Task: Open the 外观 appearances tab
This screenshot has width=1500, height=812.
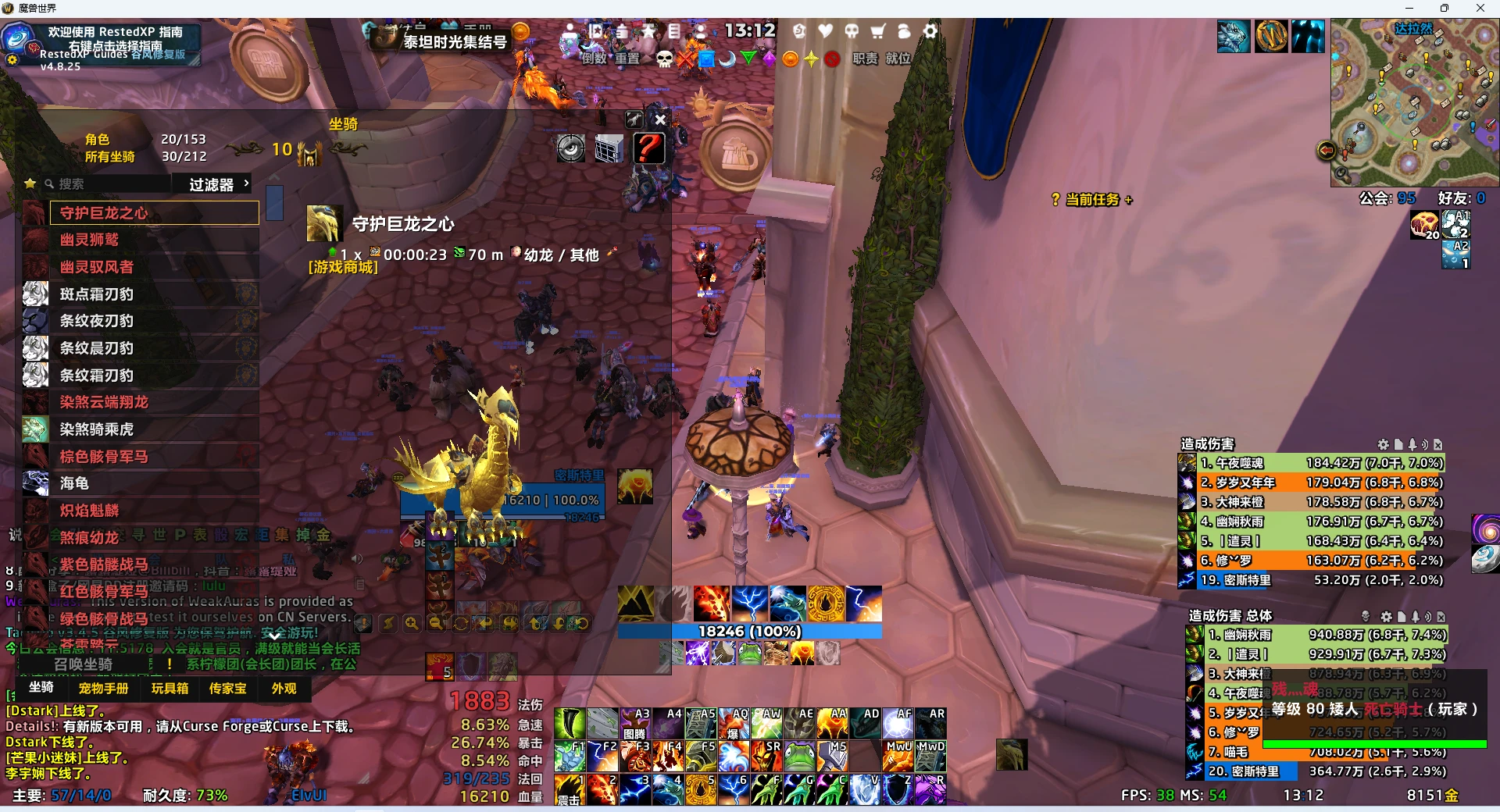Action: [x=284, y=689]
